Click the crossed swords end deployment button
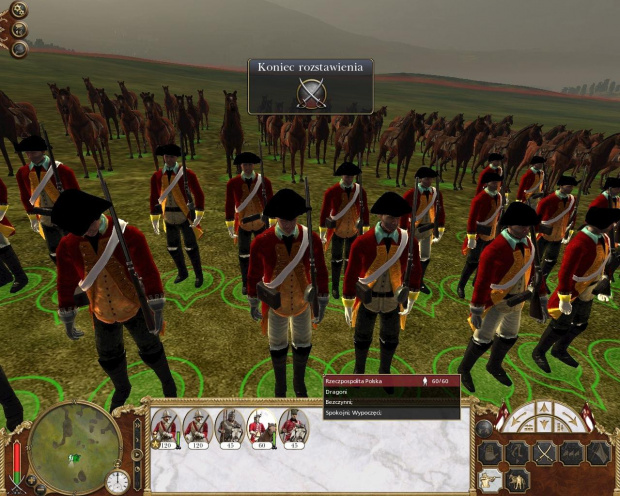The image size is (620, 496). 311,93
